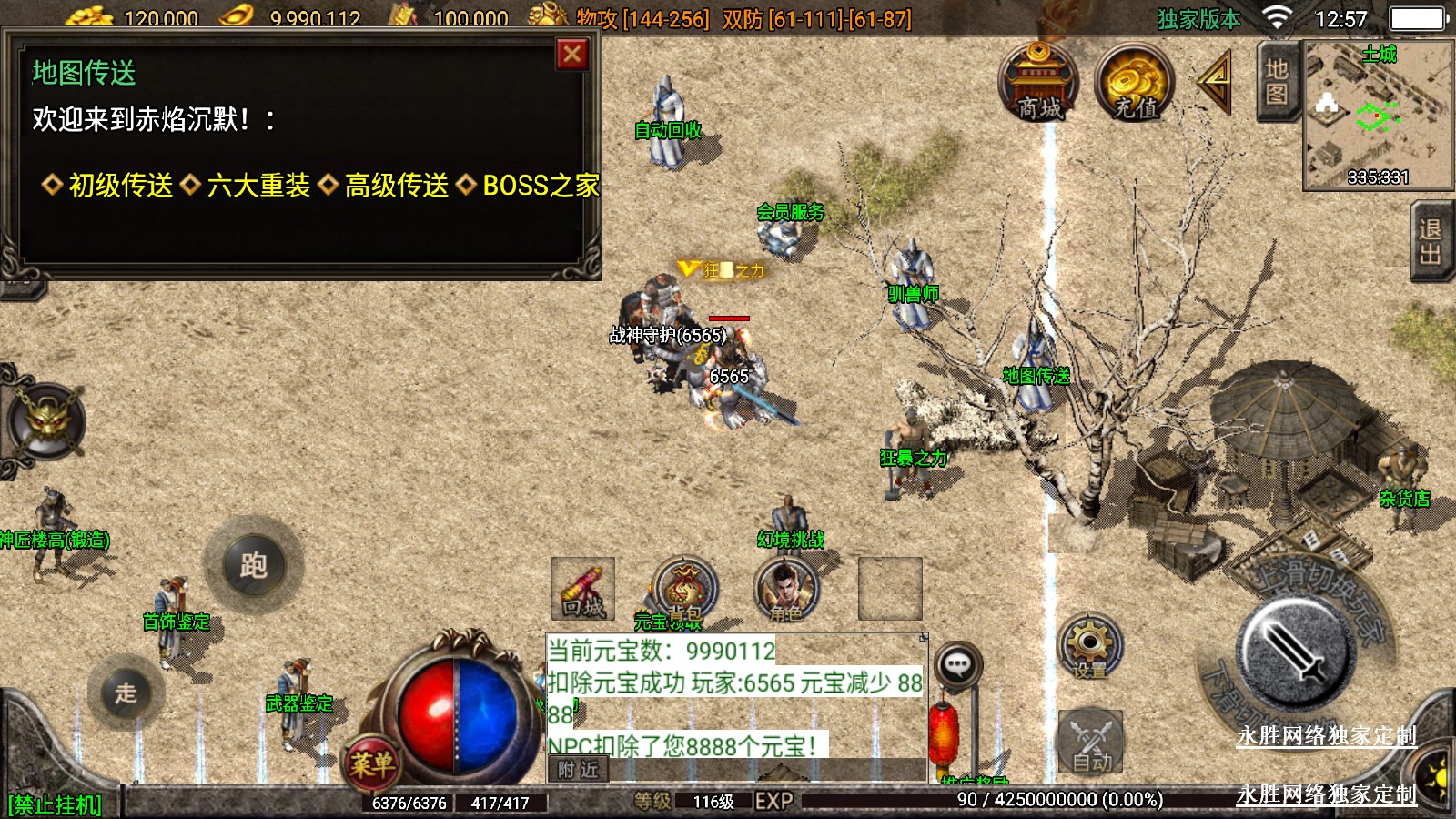Screen dimensions: 1456x819
Task: Collapse top icons with the arrow
Action: (x=1215, y=82)
